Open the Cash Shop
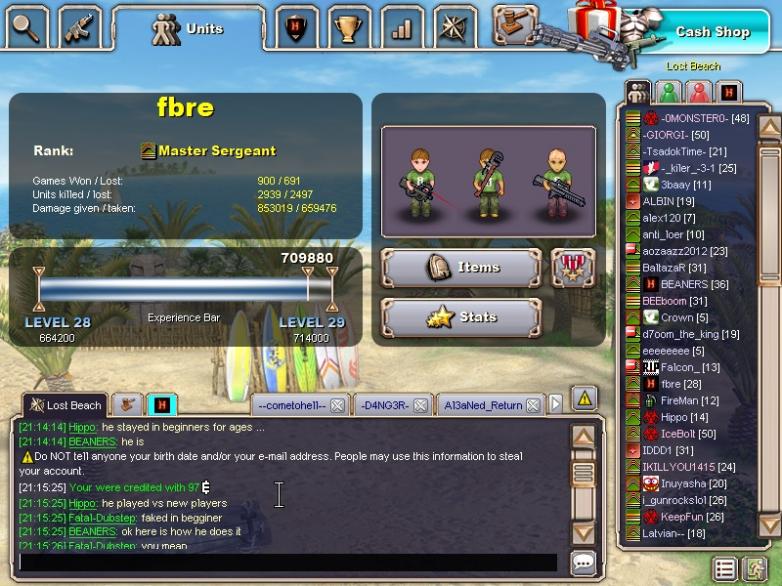Screen dimensions: 782x586 click(712, 31)
